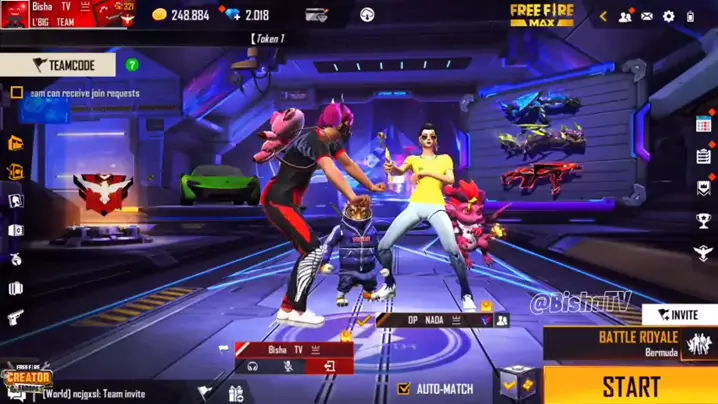This screenshot has width=718, height=404.
Task: Toggle the Auto-Match checkbox
Action: tap(404, 388)
